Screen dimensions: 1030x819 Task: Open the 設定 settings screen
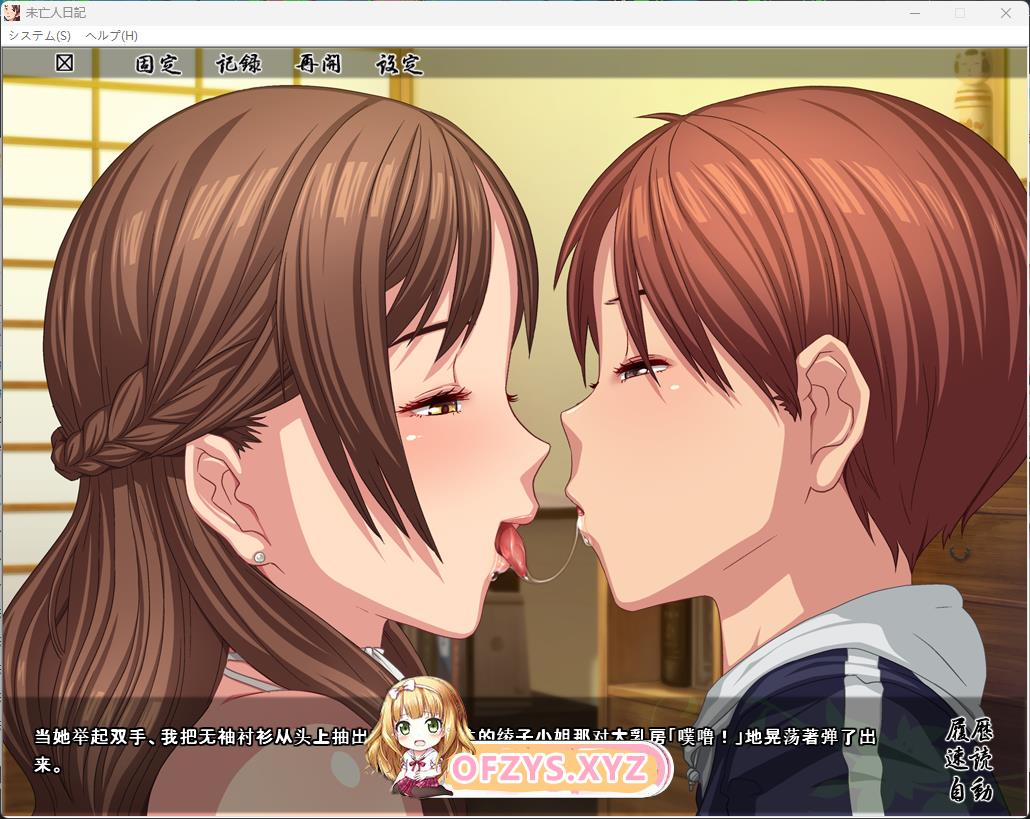(x=399, y=64)
